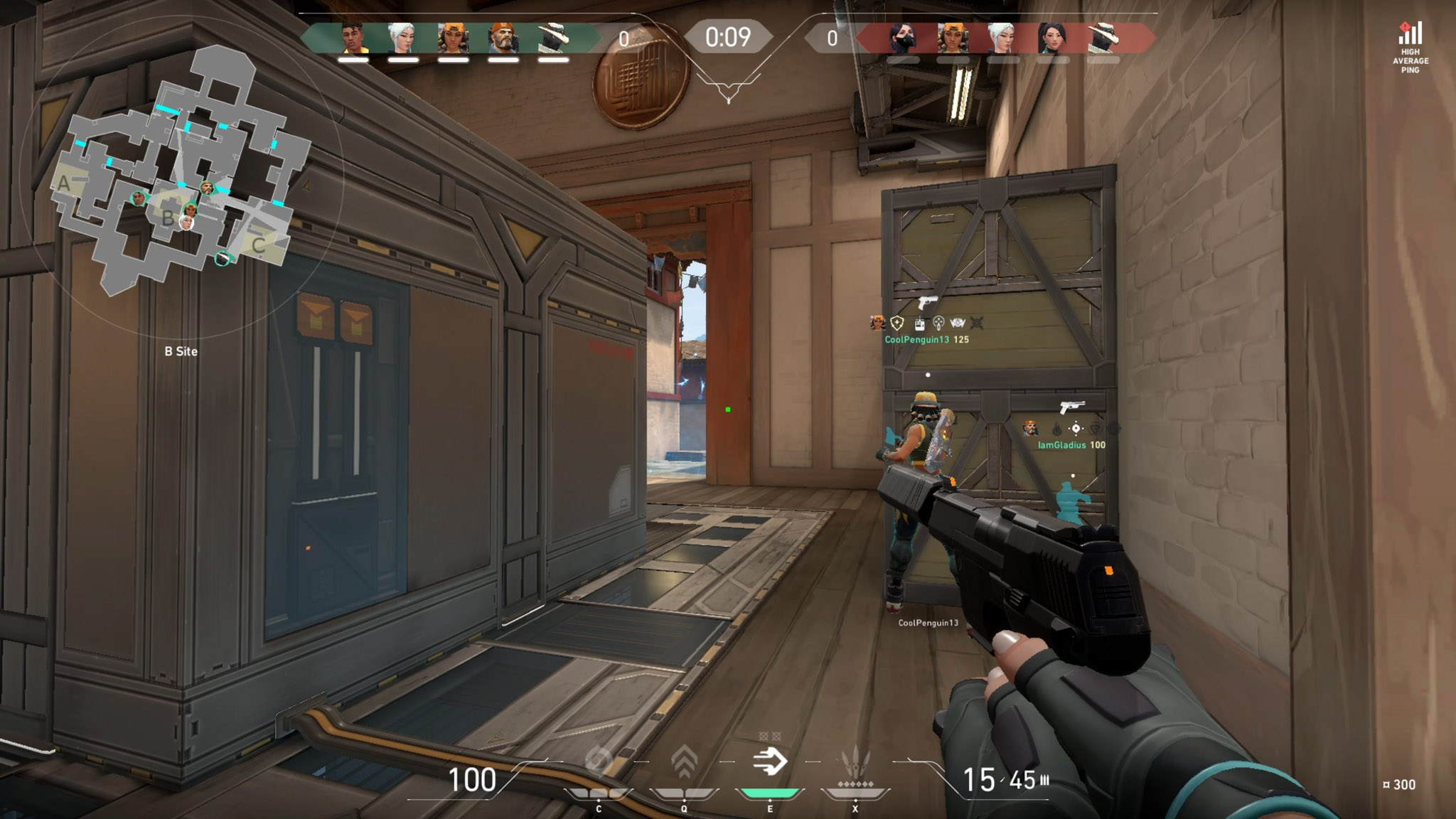Viewport: 1456px width, 819px height.
Task: Choose the ally Brimstone portrait
Action: tap(503, 38)
